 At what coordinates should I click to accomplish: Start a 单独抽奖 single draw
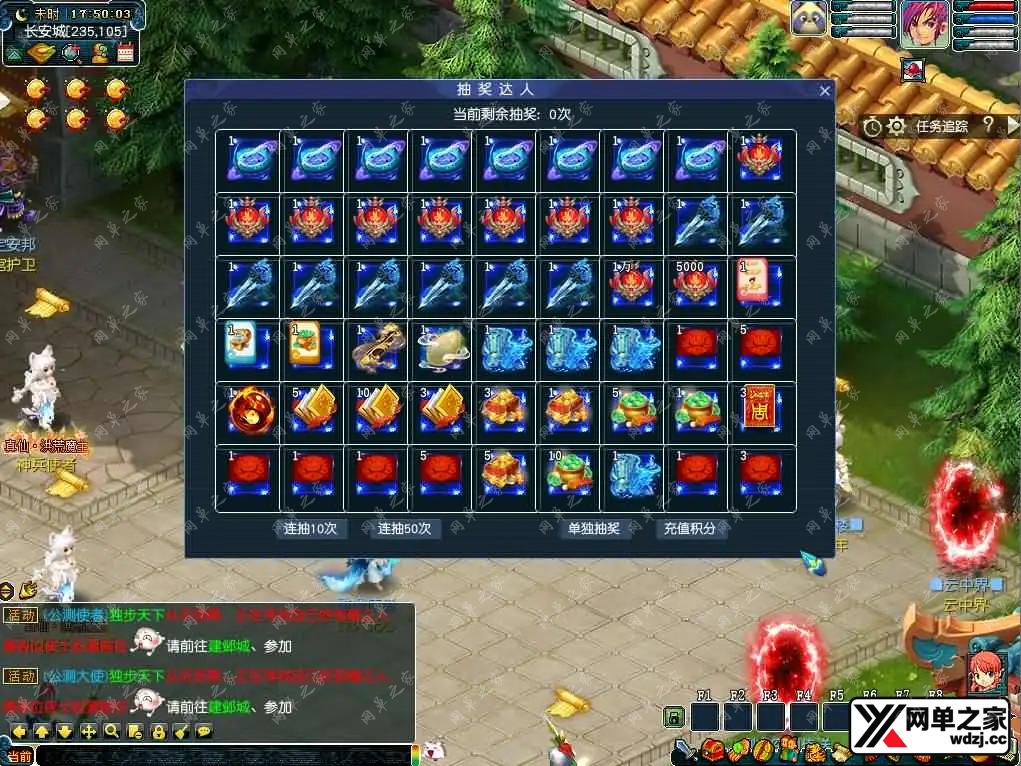[594, 528]
